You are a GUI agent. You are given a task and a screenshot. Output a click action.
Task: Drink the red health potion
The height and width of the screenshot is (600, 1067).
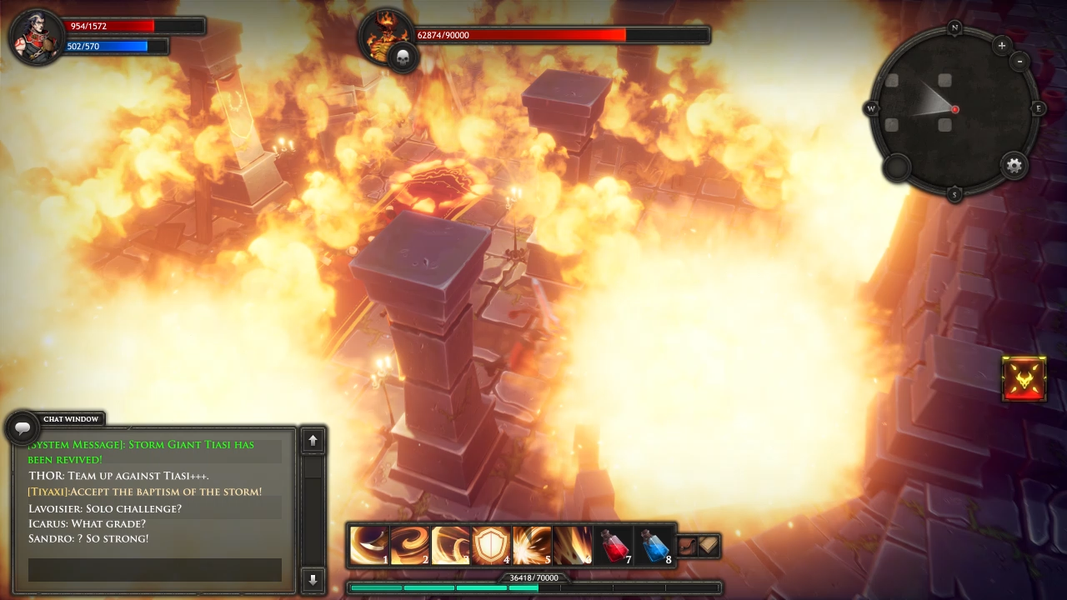(x=614, y=546)
